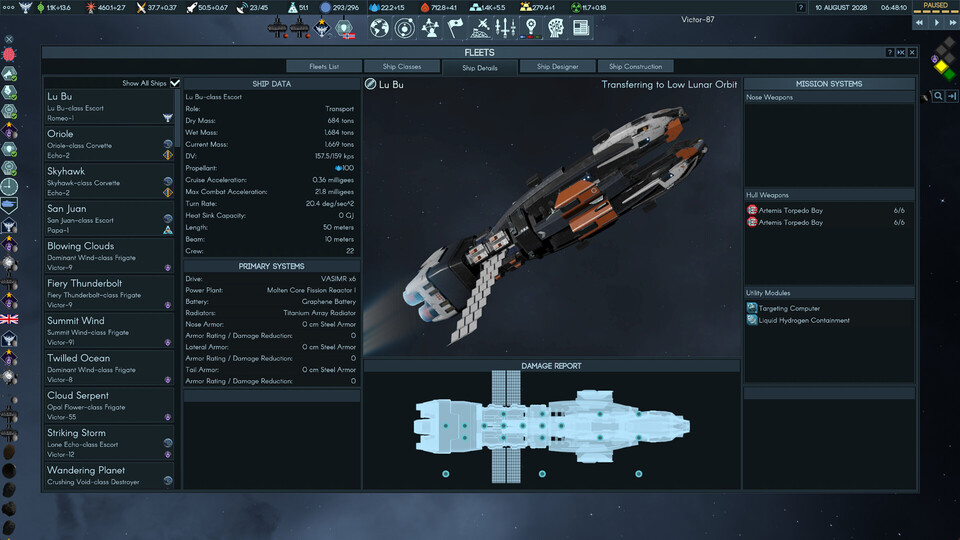The height and width of the screenshot is (540, 960).
Task: Select the Oriole corvette in ship list
Action: (105, 144)
